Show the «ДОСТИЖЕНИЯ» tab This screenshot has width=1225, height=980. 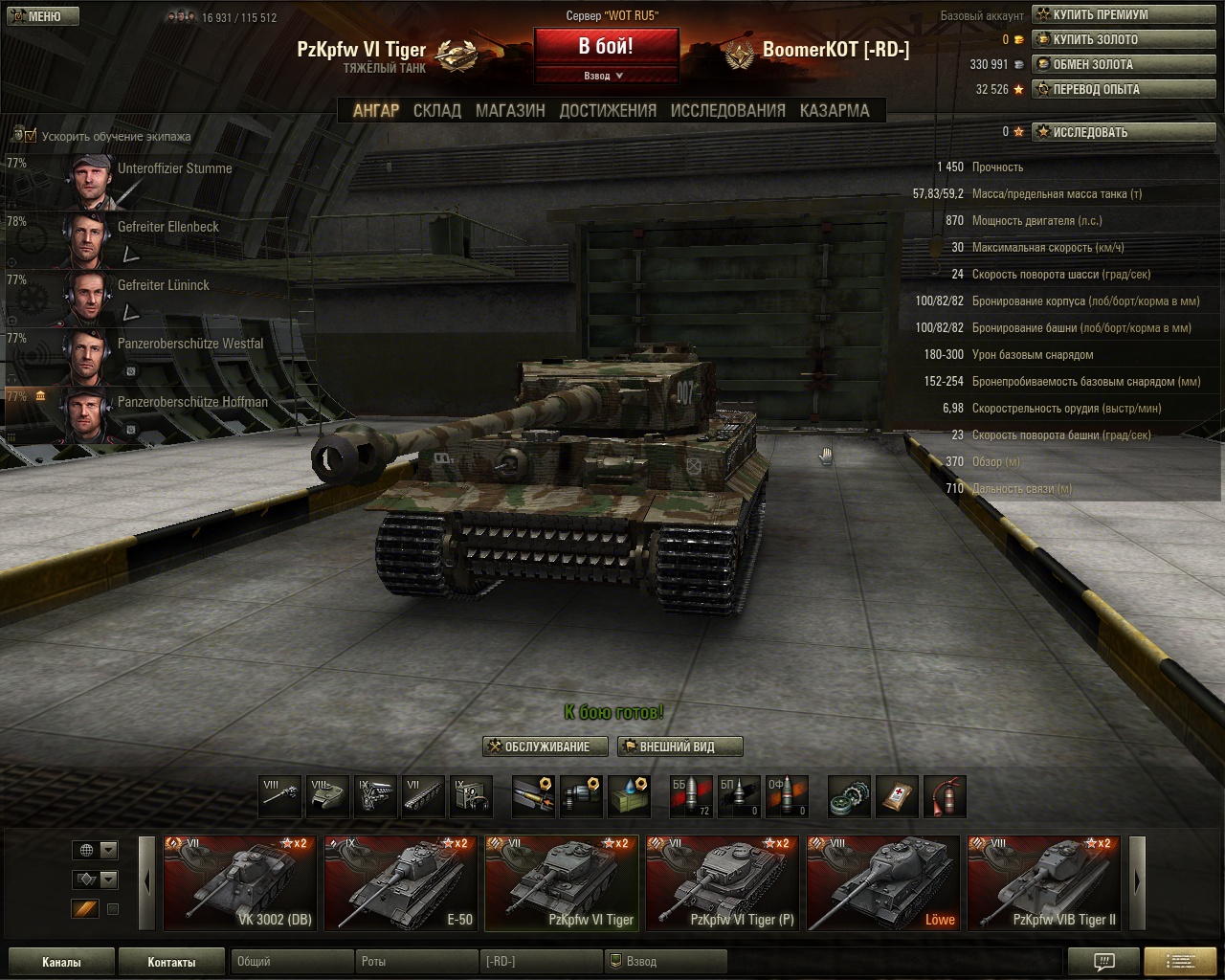coord(608,110)
